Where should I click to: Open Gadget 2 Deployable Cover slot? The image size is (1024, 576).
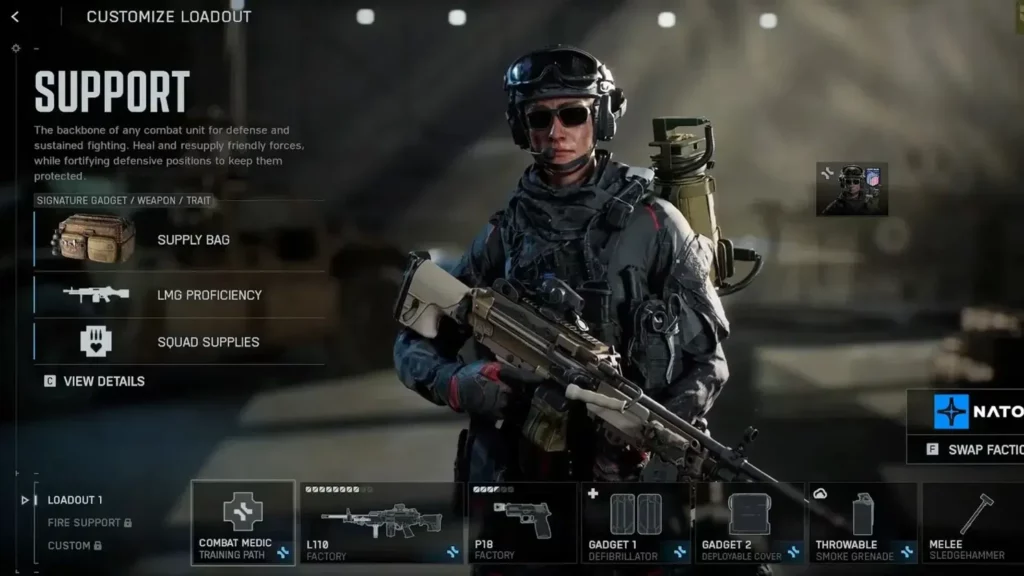(x=750, y=522)
